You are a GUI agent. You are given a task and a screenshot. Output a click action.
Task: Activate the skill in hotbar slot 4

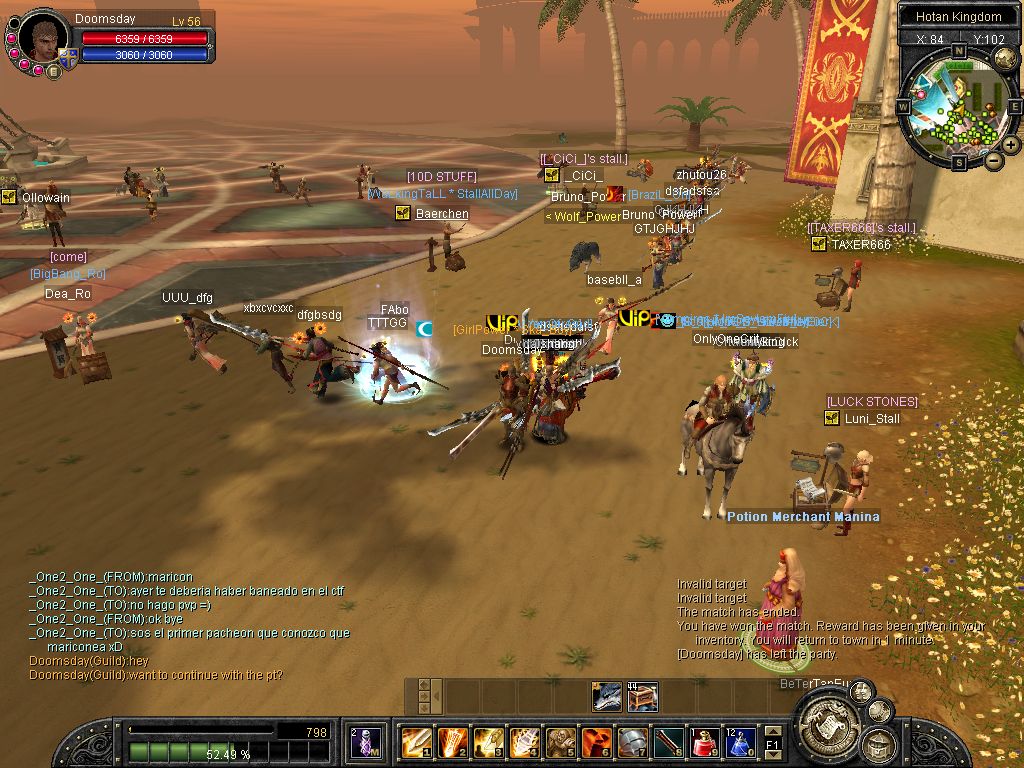[x=524, y=742]
